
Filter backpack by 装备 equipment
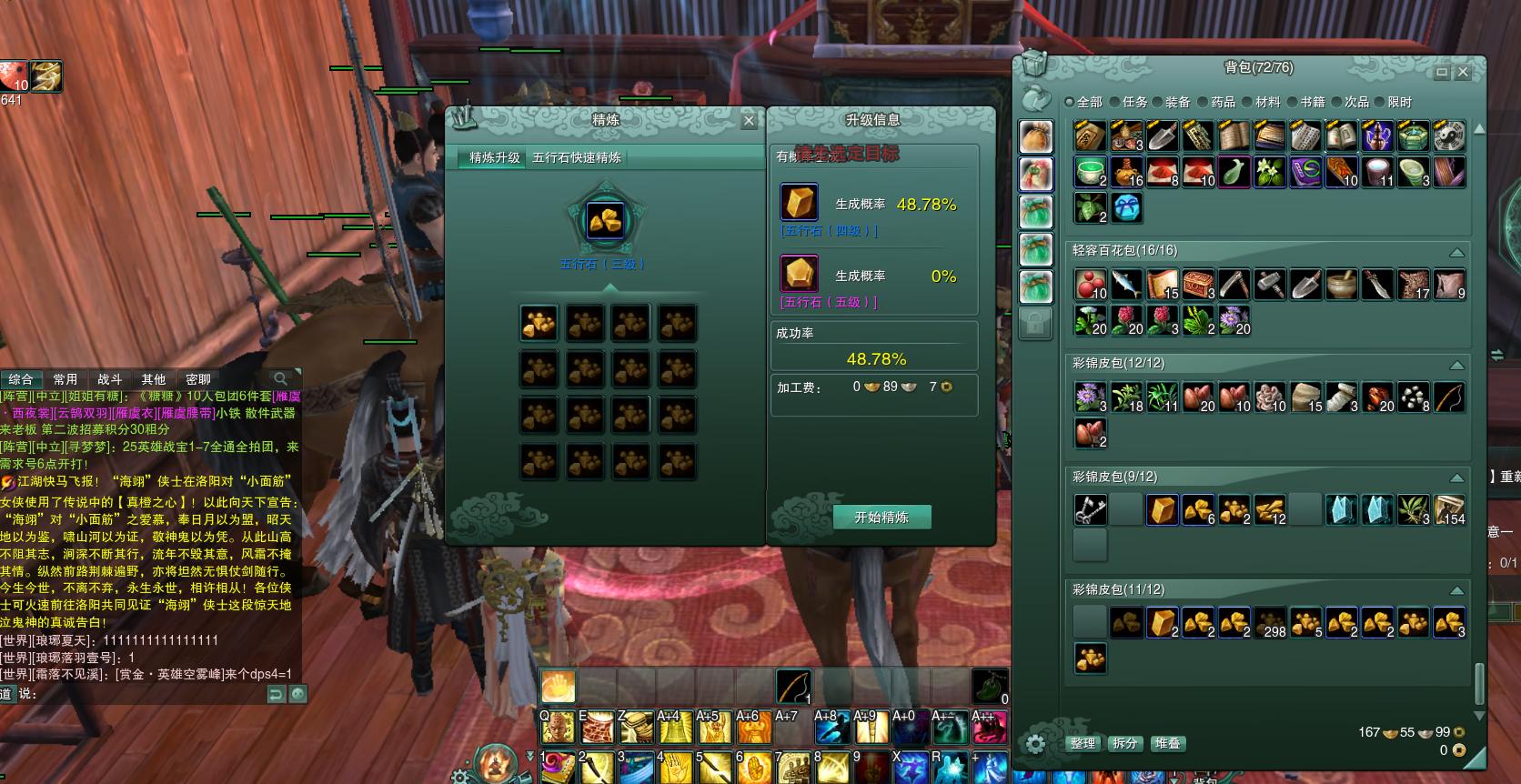click(1172, 102)
